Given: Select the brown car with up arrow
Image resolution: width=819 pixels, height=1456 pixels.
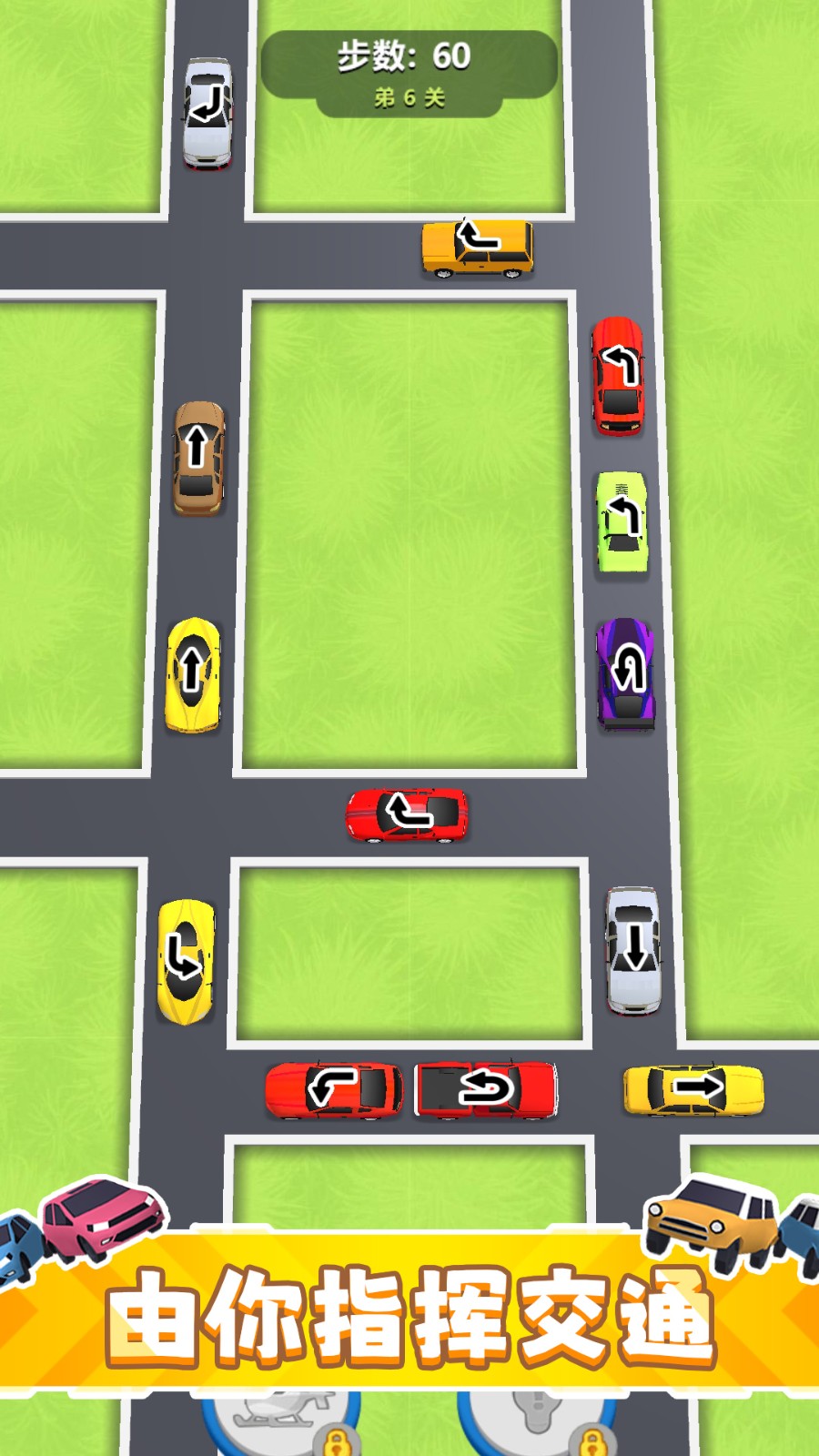Looking at the screenshot, I should (x=198, y=458).
